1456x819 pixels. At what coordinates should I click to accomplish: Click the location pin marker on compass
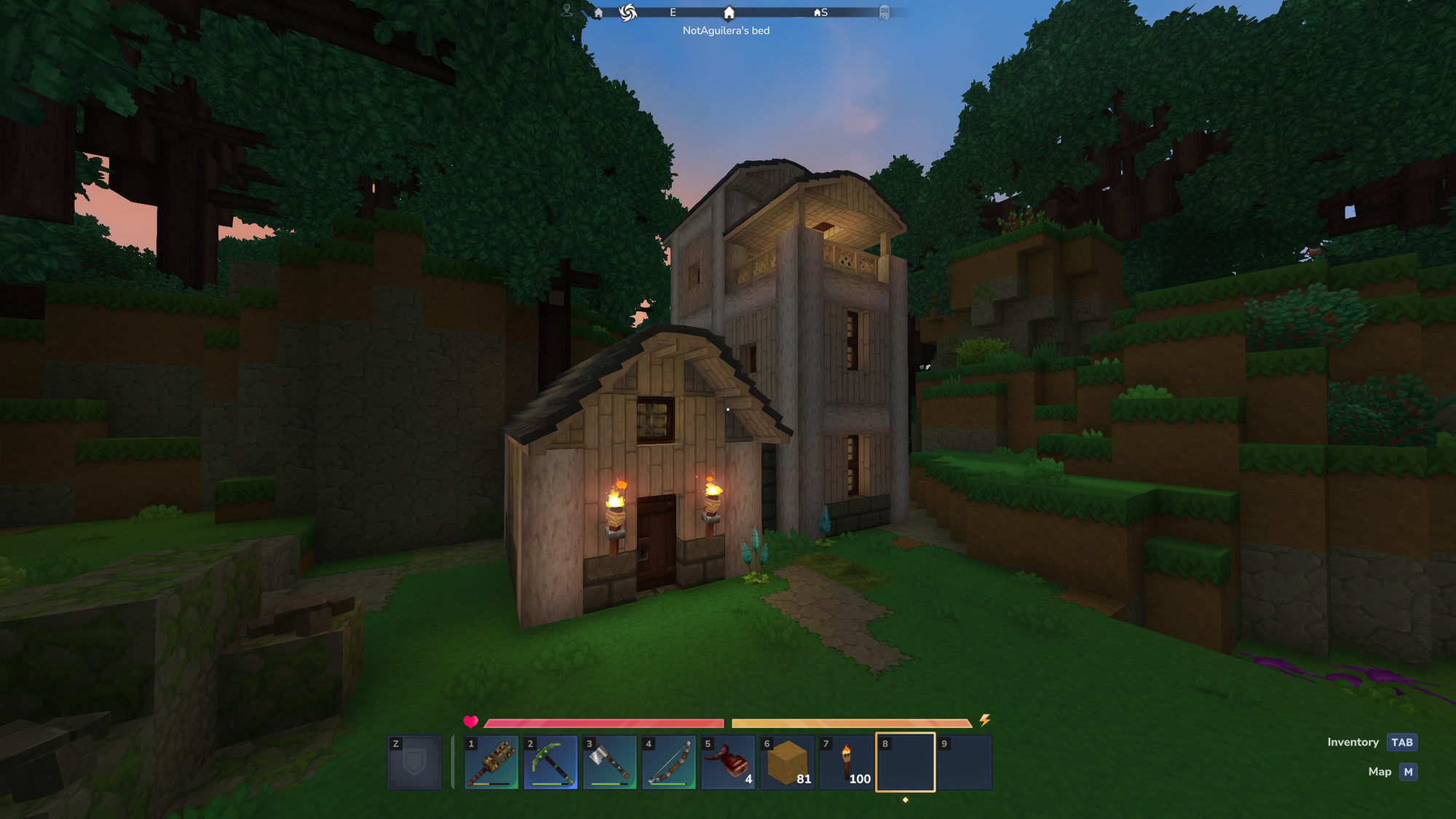point(567,10)
